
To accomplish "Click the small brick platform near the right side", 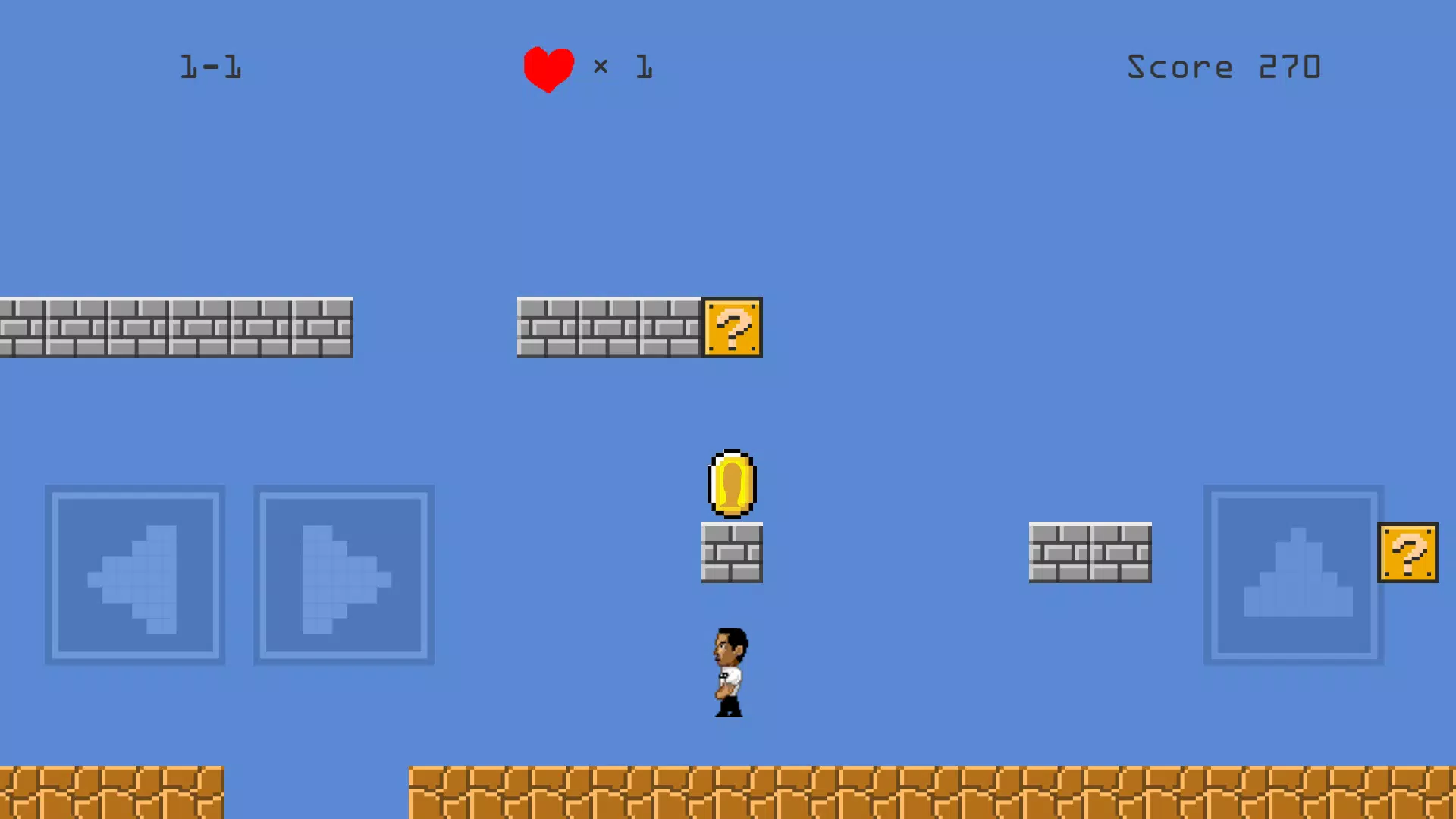I will (x=1090, y=554).
